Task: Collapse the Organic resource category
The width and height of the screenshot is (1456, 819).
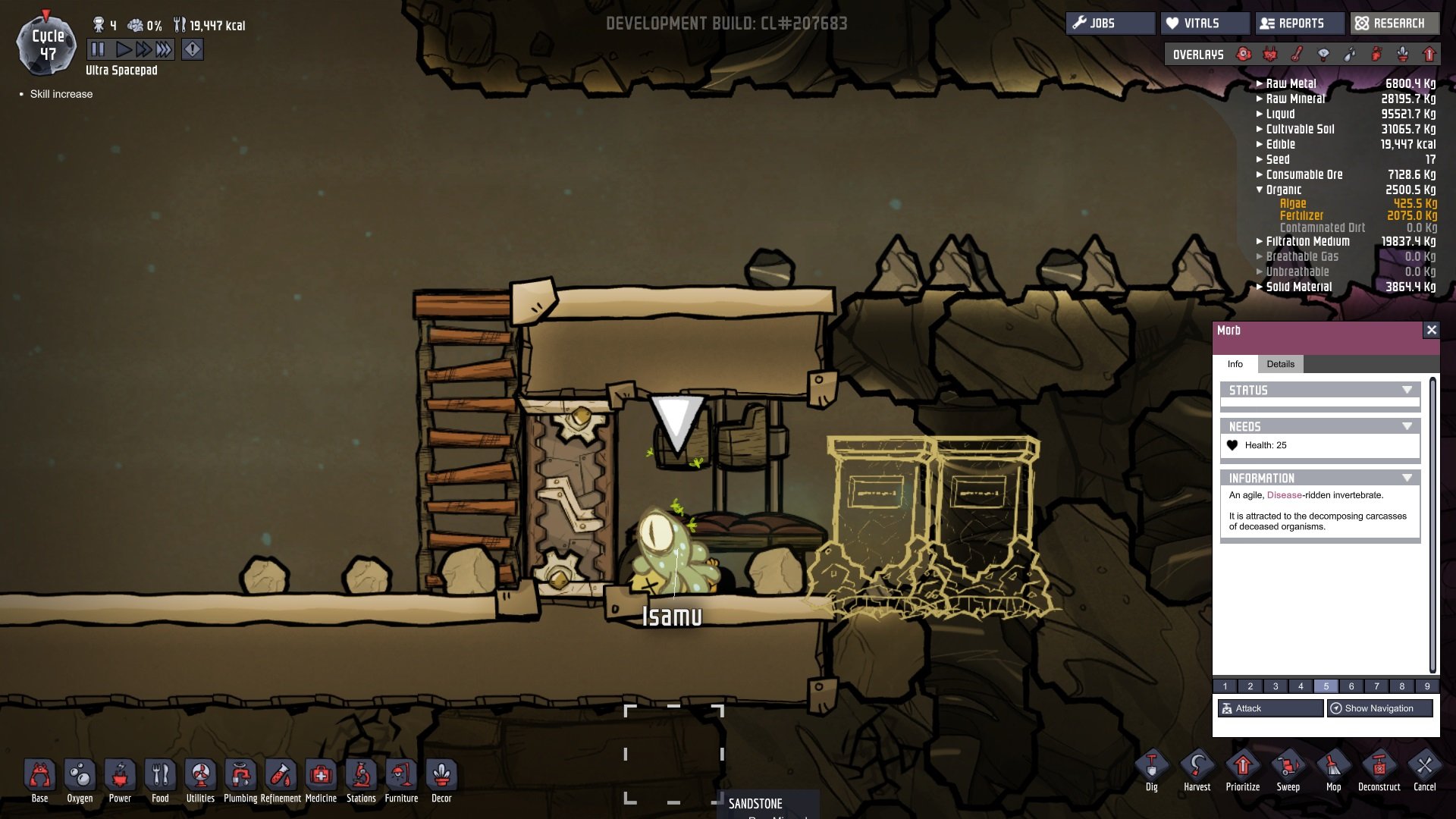Action: click(1260, 190)
